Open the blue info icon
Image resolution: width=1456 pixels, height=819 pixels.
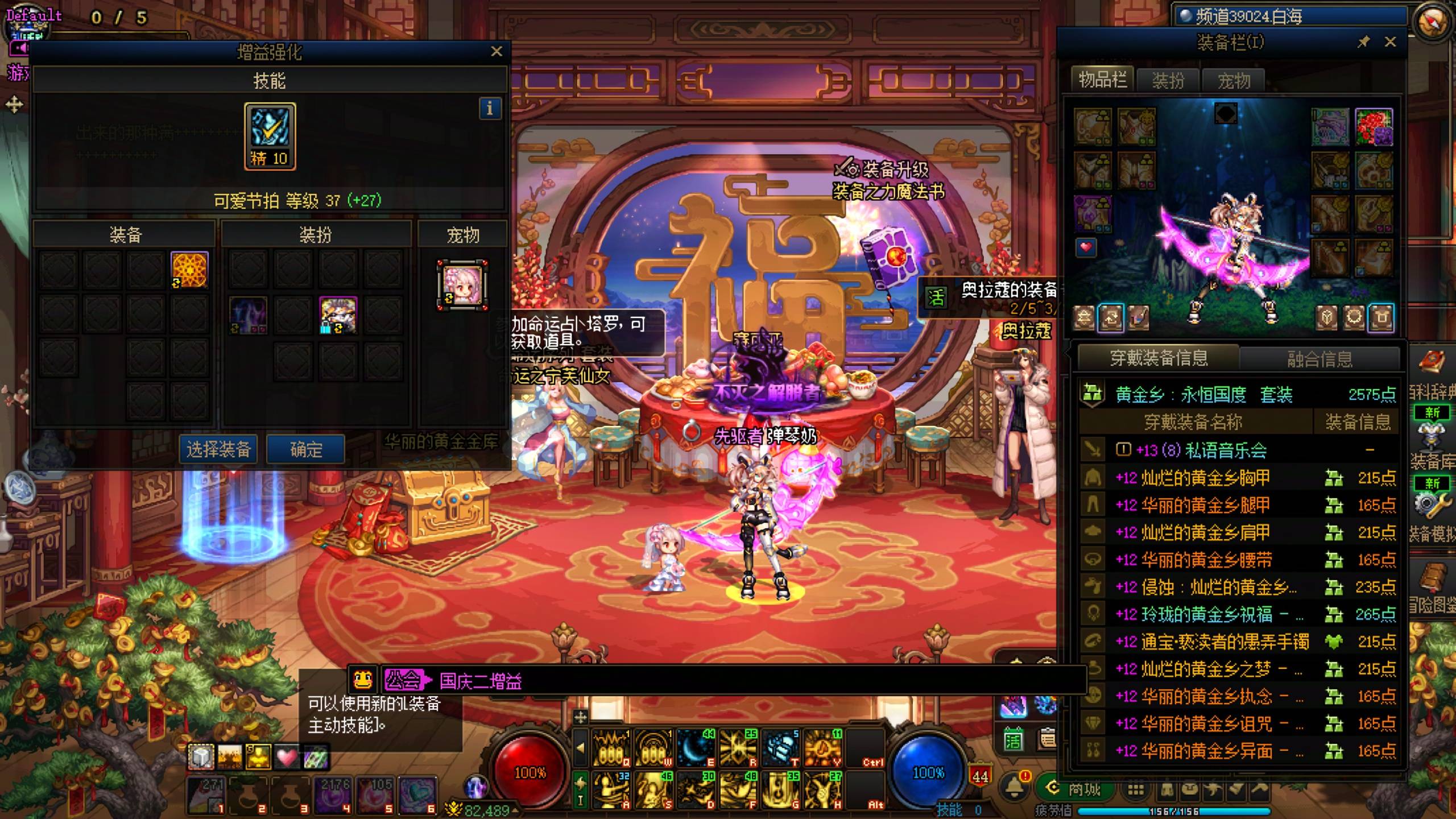point(490,108)
